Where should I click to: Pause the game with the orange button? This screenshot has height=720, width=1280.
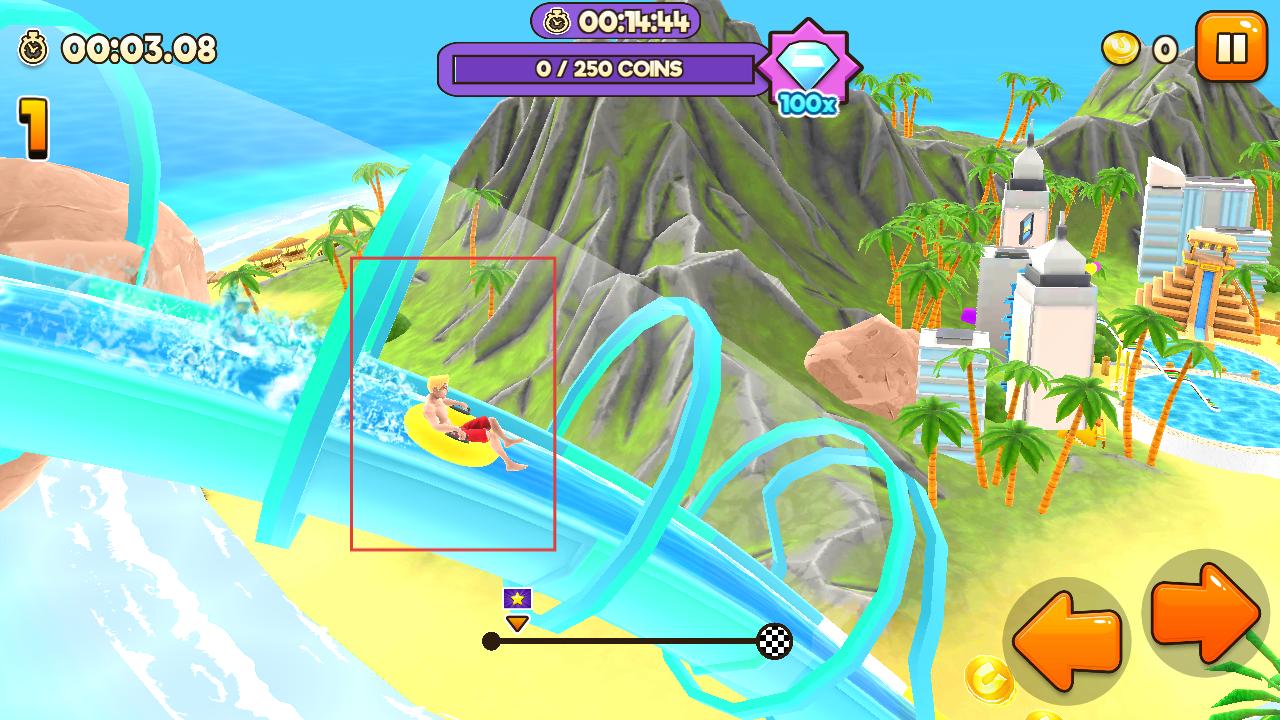tap(1231, 46)
